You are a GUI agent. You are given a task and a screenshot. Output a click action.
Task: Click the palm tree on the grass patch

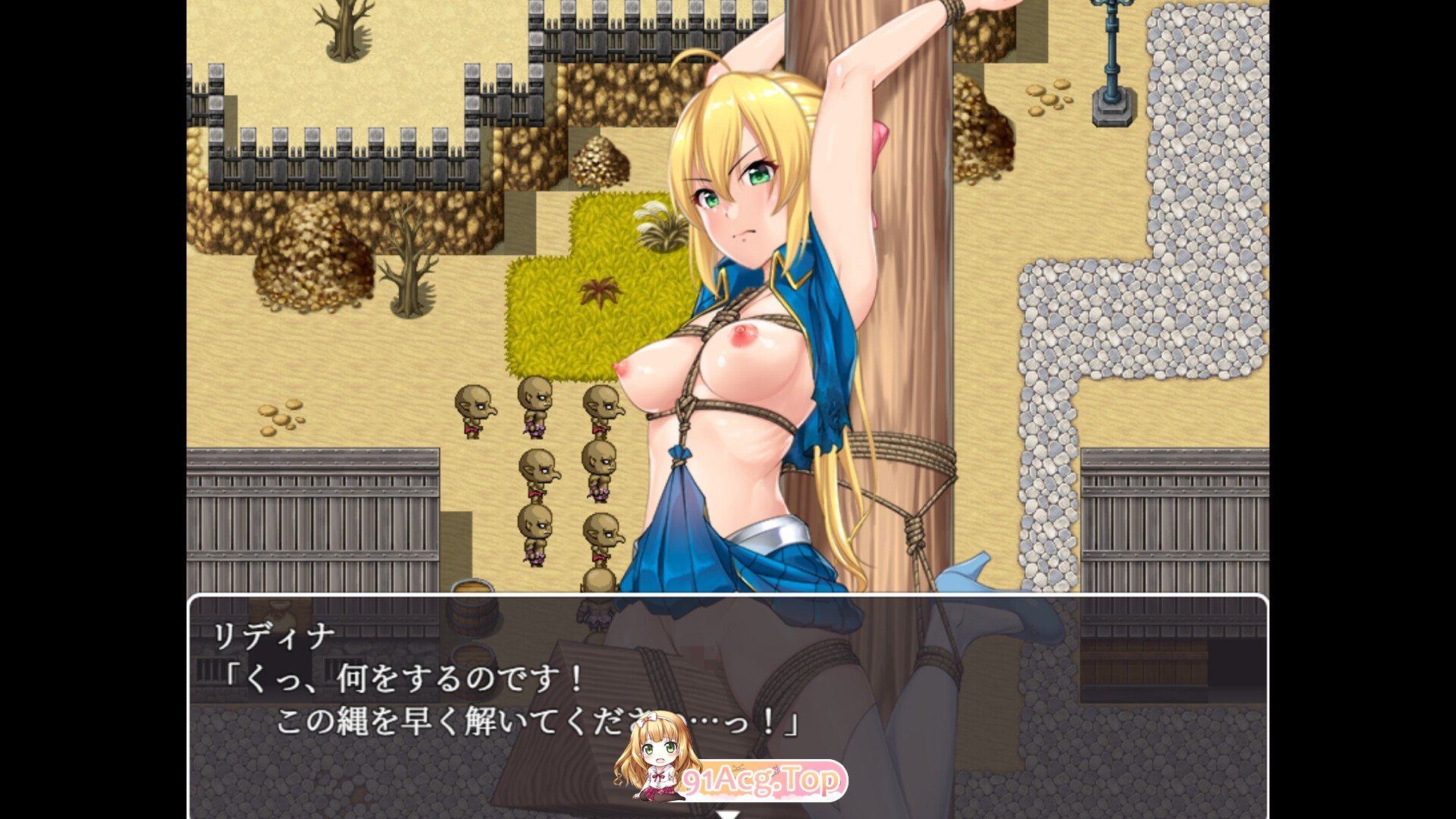(599, 292)
